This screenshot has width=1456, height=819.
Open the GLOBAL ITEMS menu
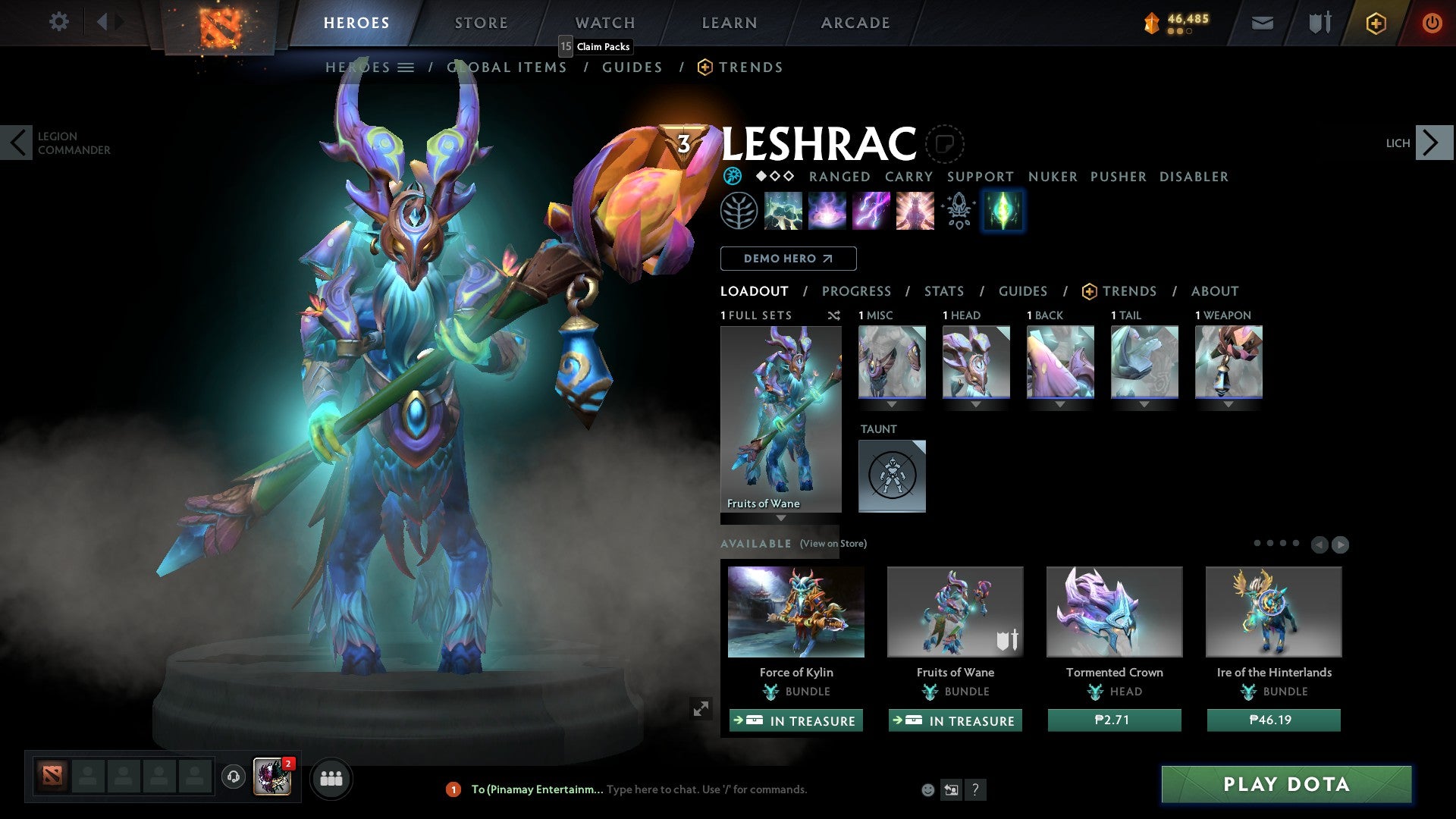click(507, 67)
